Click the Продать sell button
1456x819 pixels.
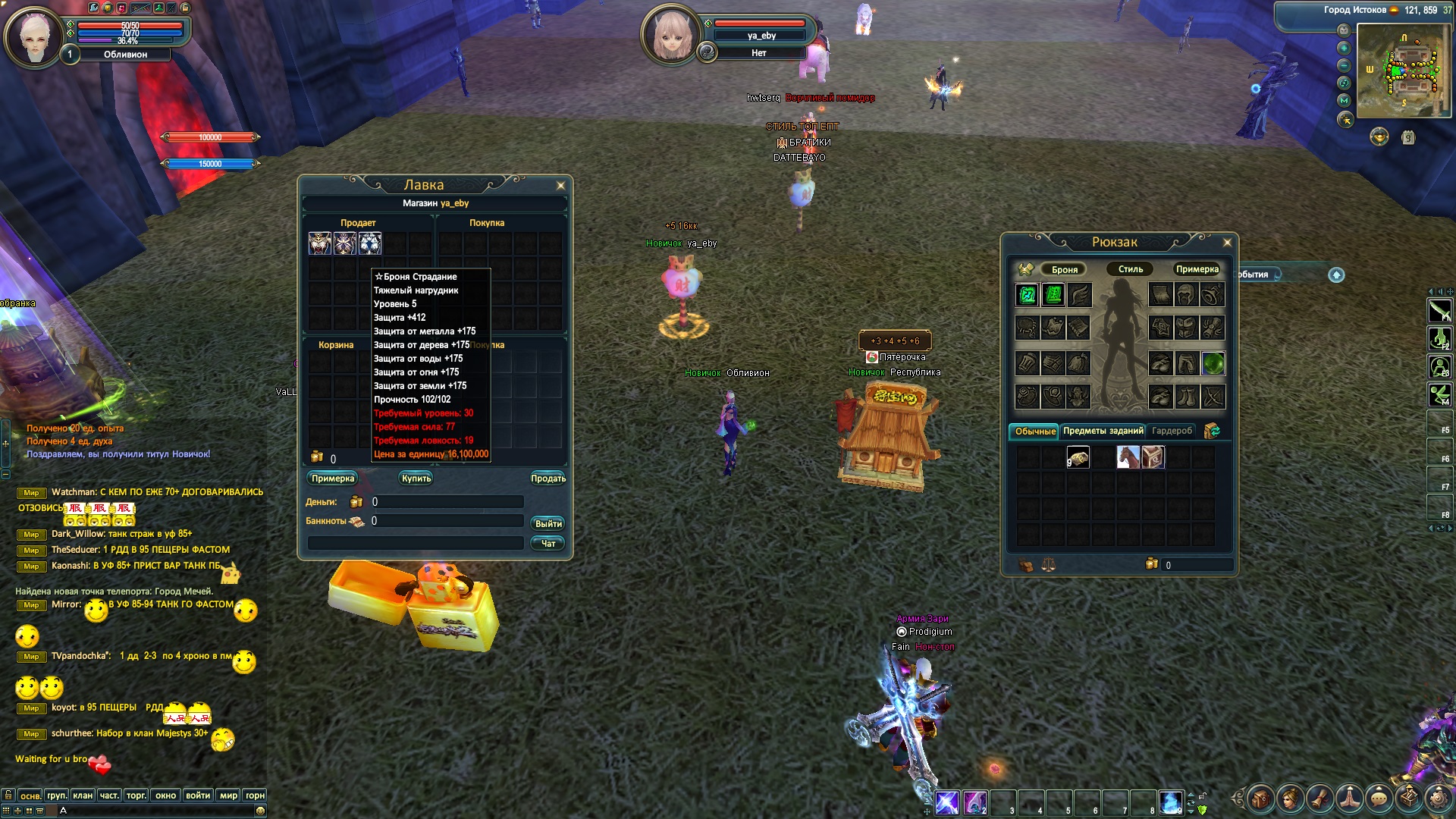[548, 479]
